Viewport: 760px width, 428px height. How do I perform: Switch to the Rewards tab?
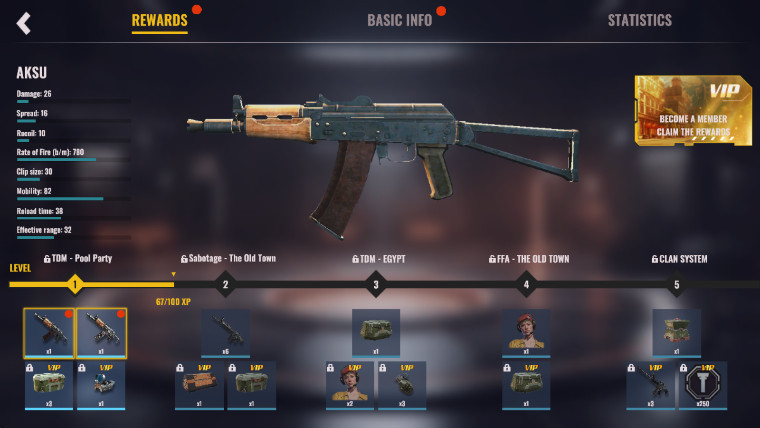point(159,20)
